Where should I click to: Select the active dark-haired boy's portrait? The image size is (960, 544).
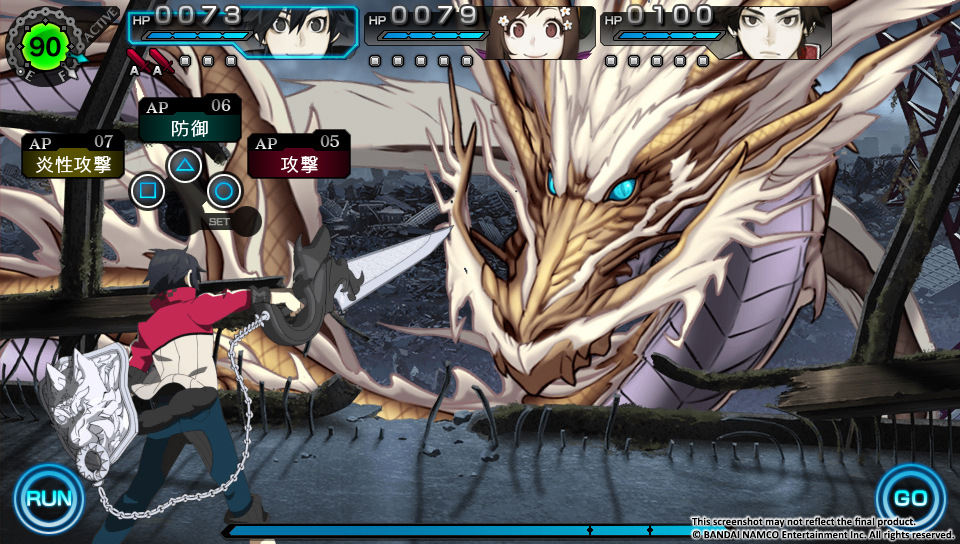point(300,30)
